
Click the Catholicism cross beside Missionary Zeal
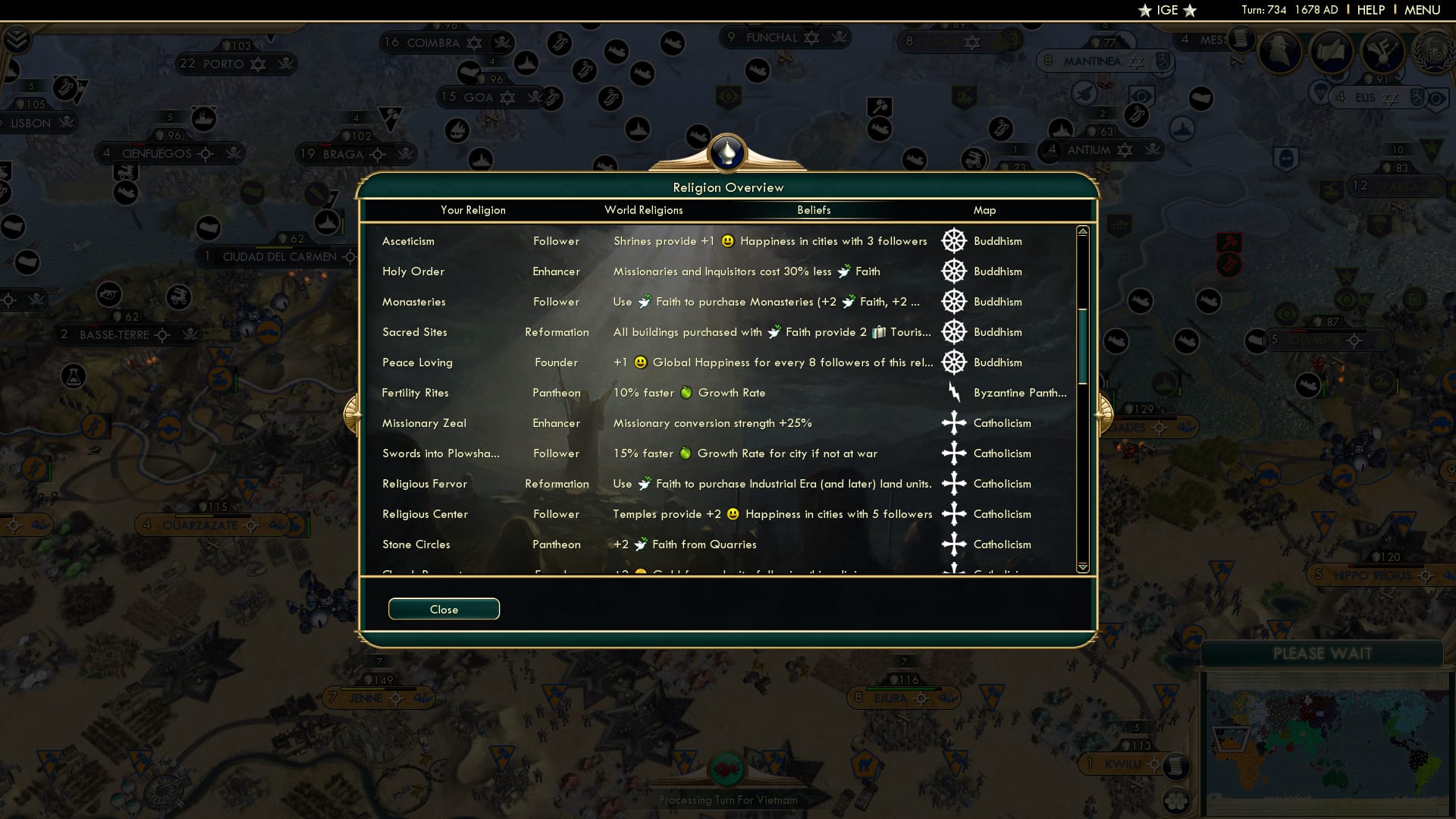953,423
